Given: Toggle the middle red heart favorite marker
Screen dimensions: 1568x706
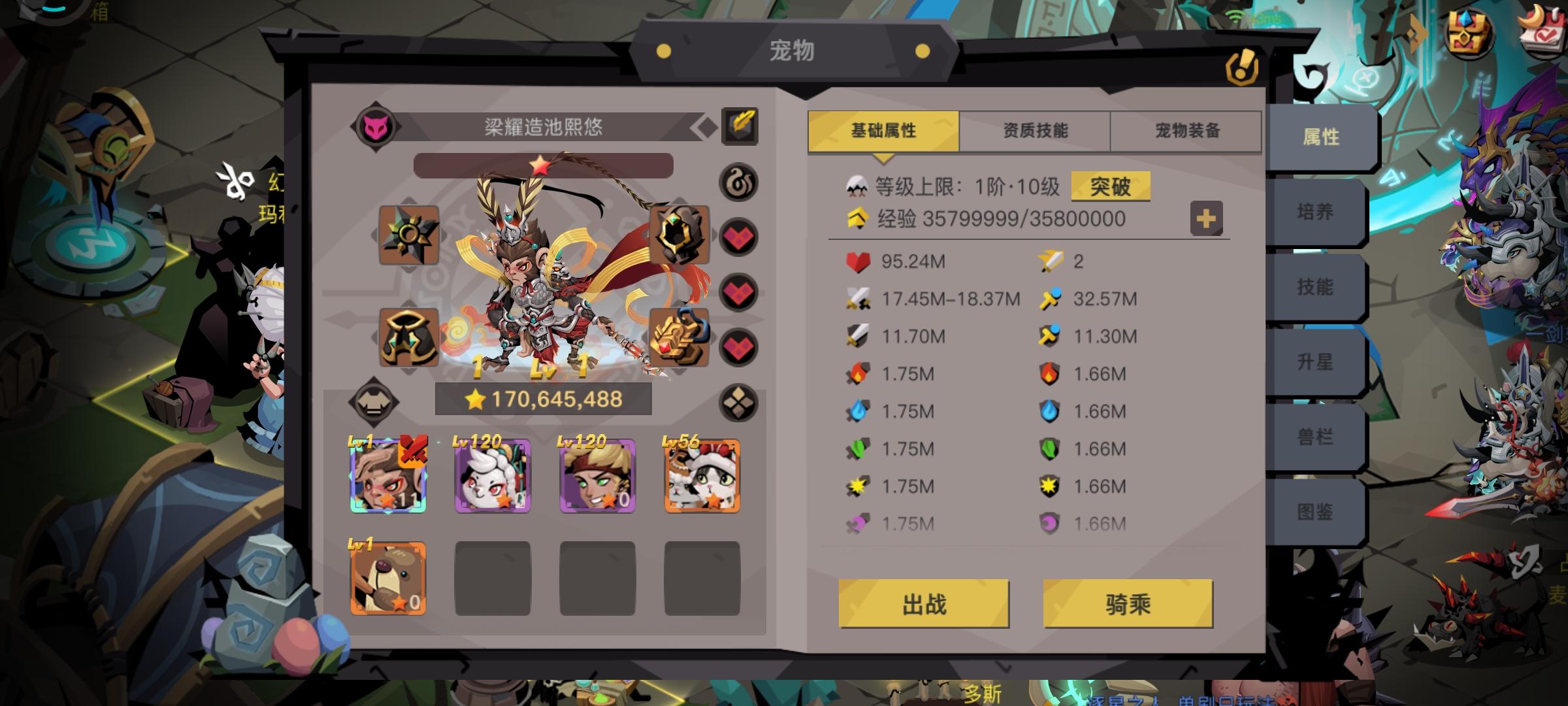Looking at the screenshot, I should [740, 294].
